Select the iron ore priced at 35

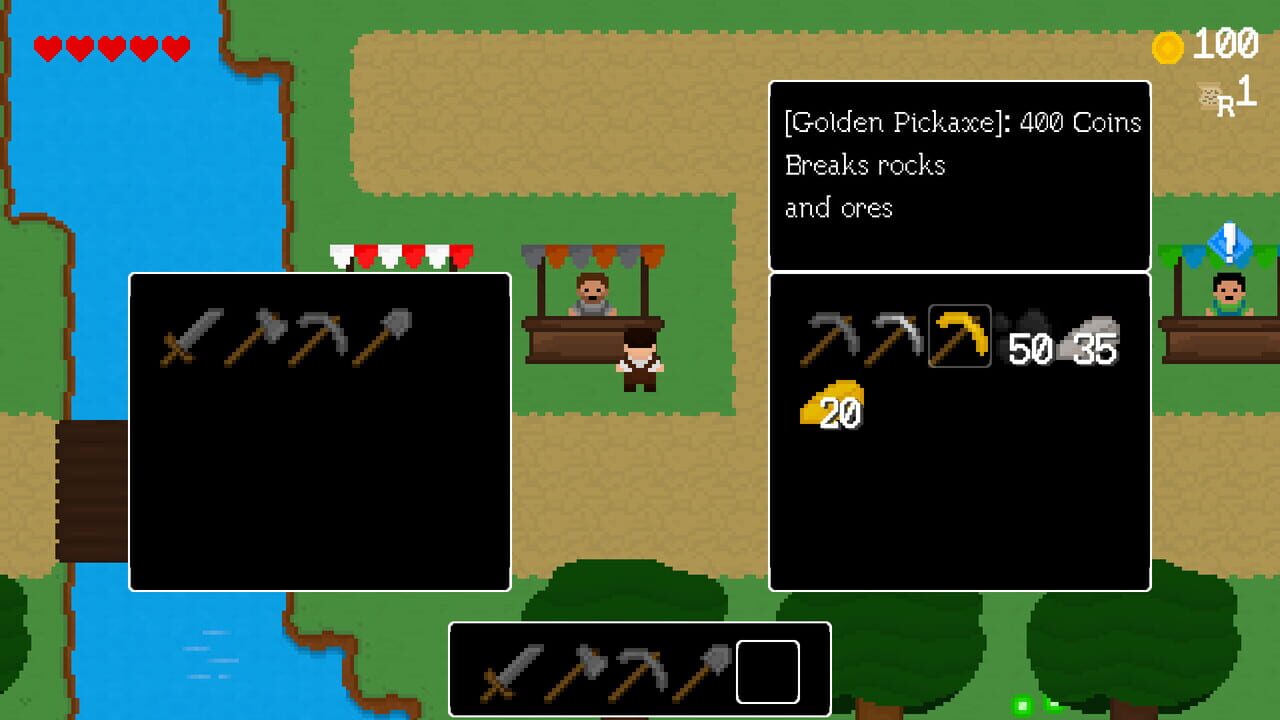[x=1088, y=335]
